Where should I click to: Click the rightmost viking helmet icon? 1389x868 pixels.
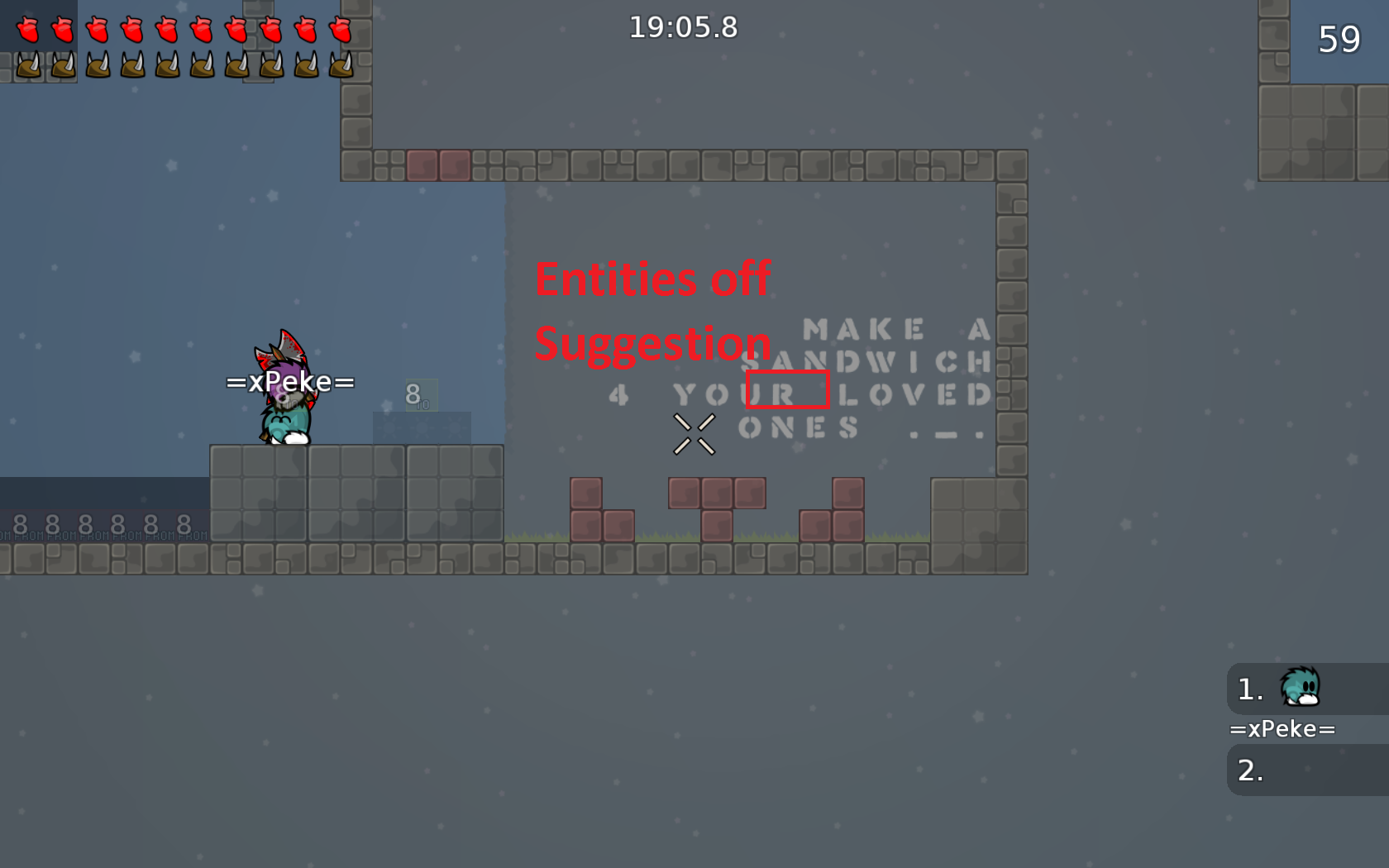click(x=339, y=66)
